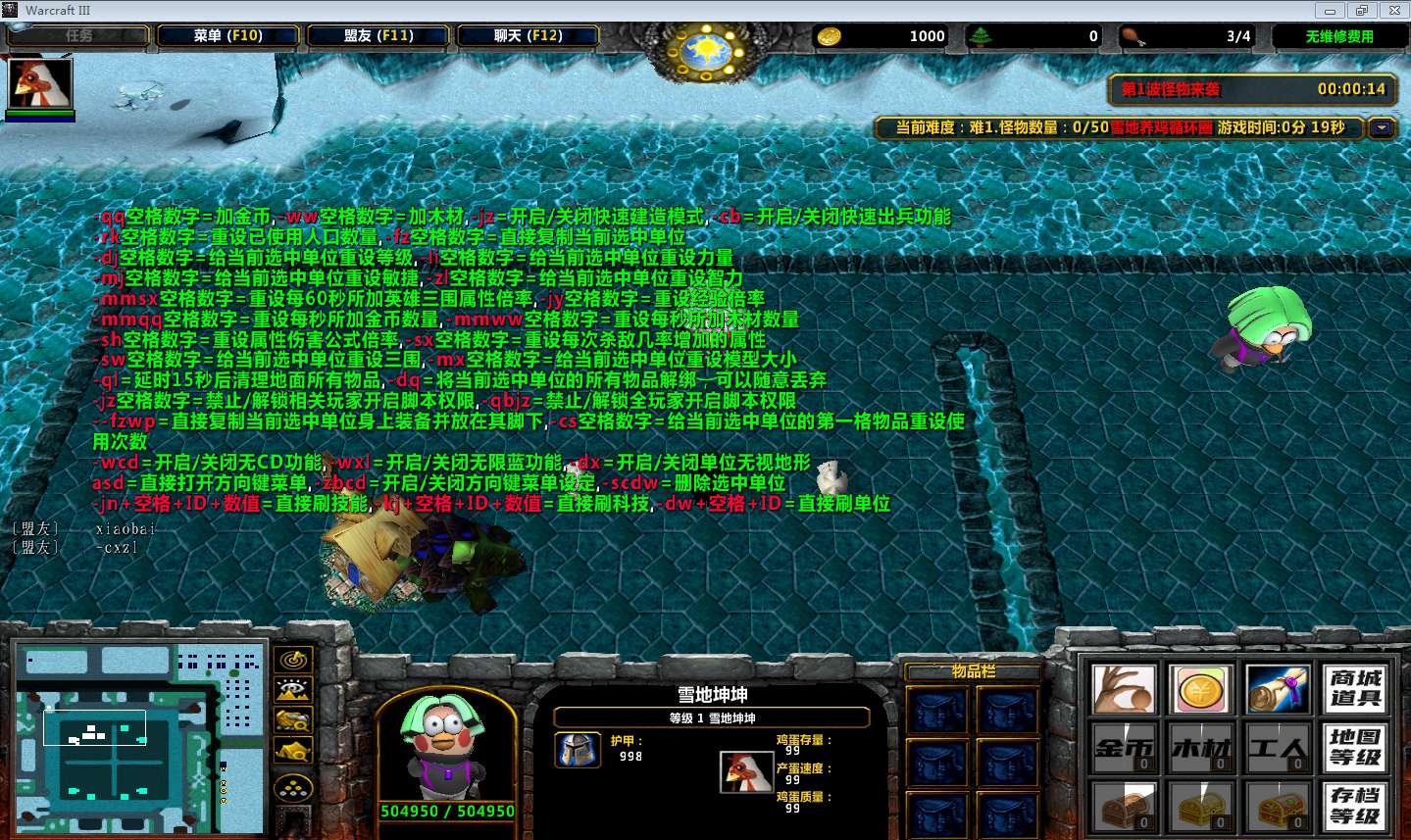Image resolution: width=1411 pixels, height=840 pixels.
Task: Open the 聊天 (F12) chat log
Action: (529, 36)
